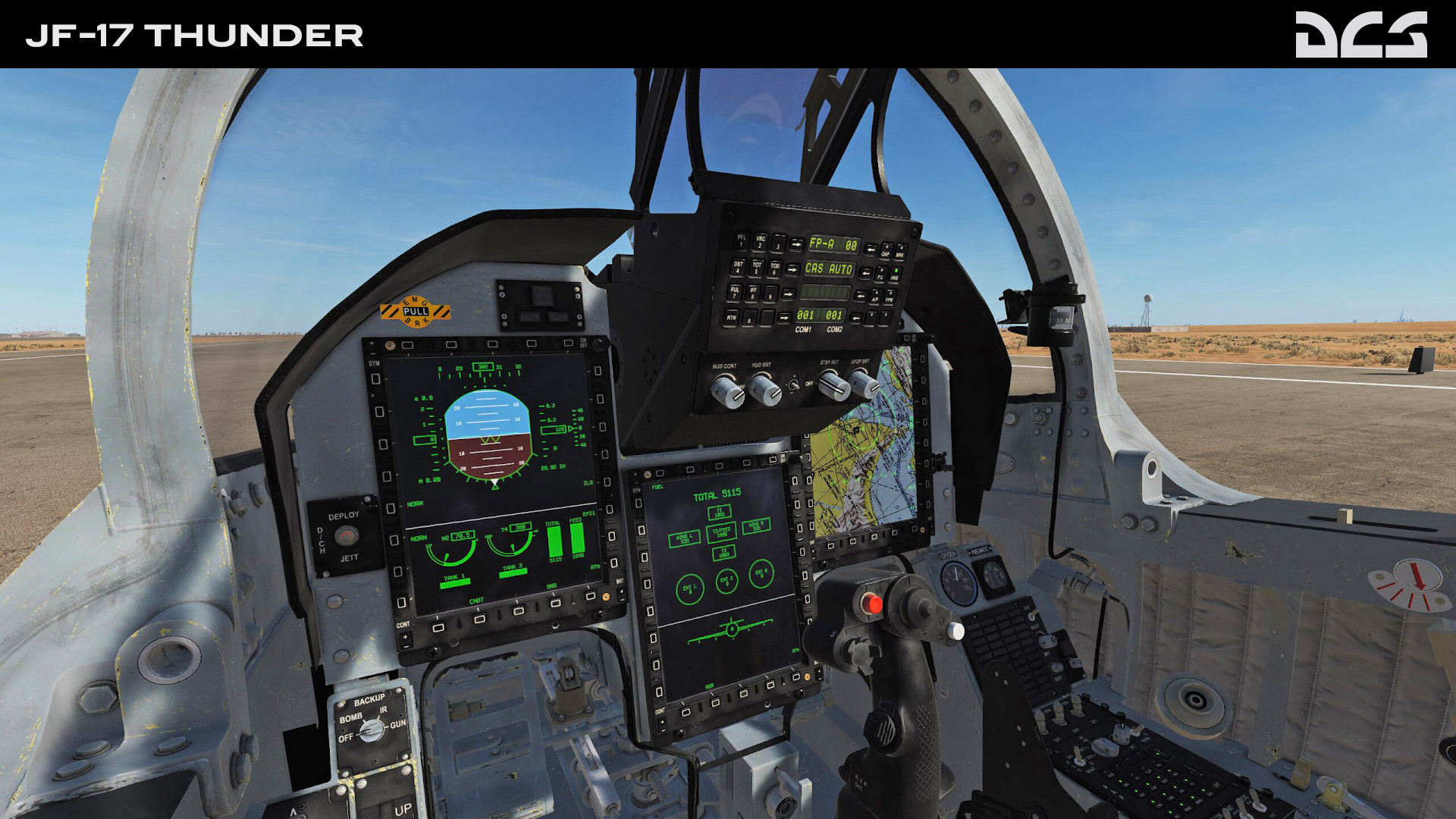Screen dimensions: 1456x819
Task: Select the CMBT page on the left MFD
Action: [479, 619]
